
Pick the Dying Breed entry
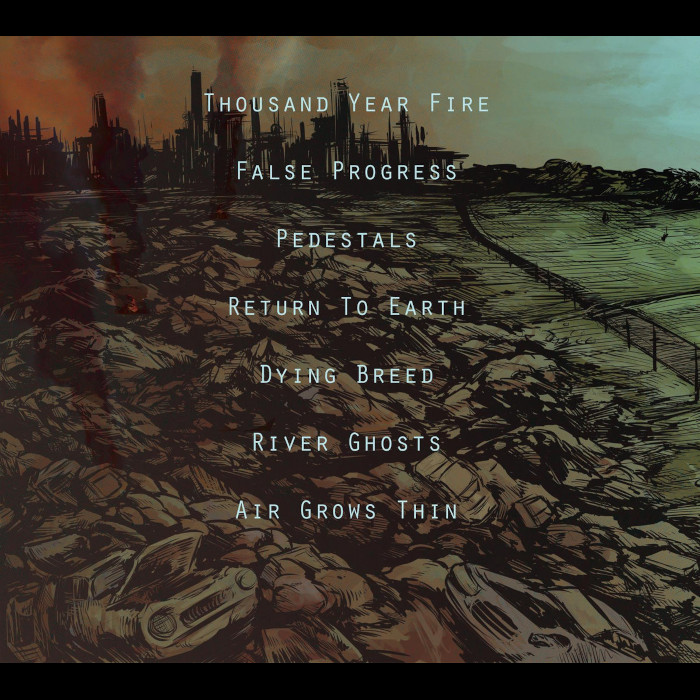tap(347, 375)
